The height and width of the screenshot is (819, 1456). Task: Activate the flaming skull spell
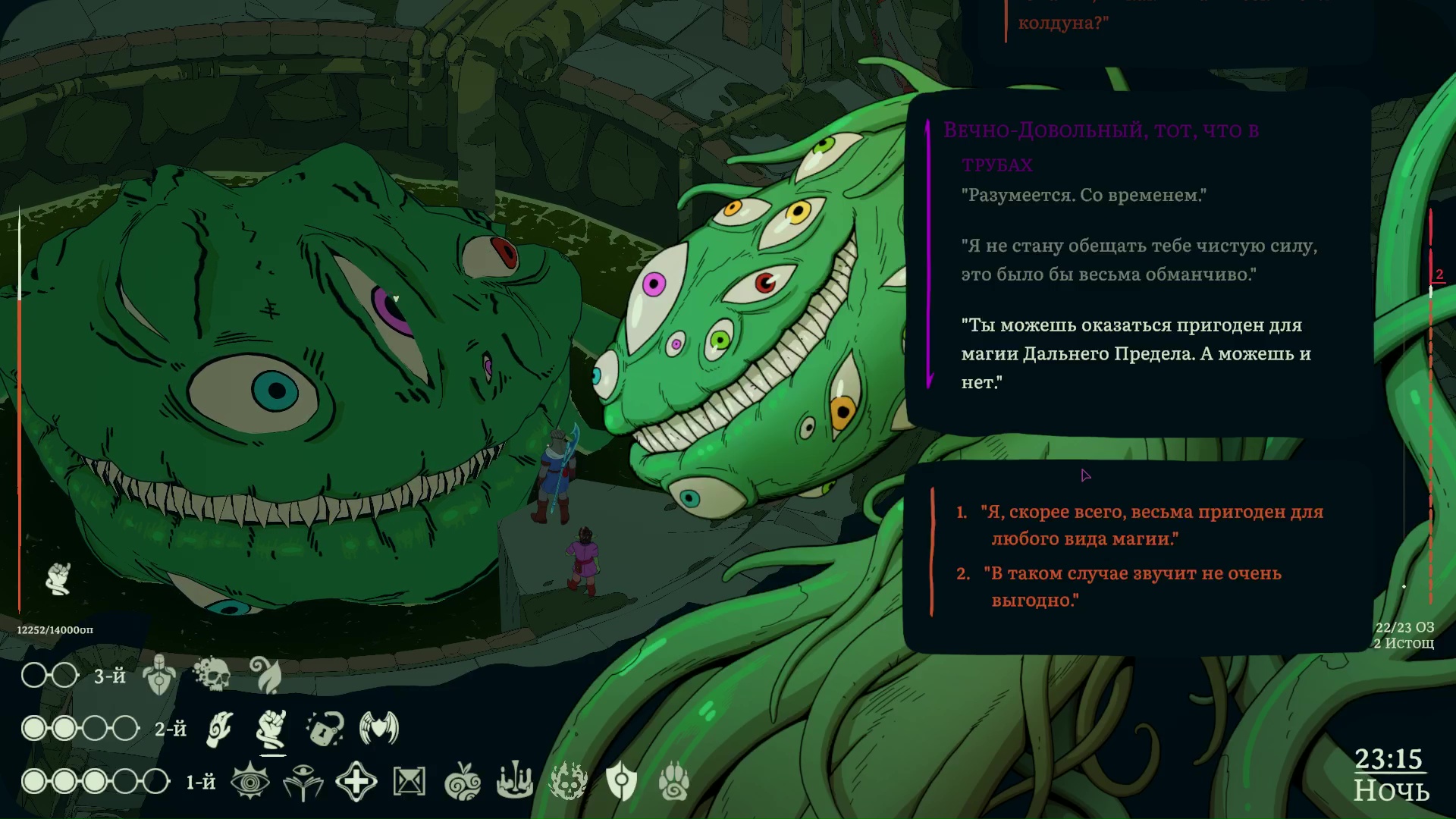pyautogui.click(x=568, y=782)
